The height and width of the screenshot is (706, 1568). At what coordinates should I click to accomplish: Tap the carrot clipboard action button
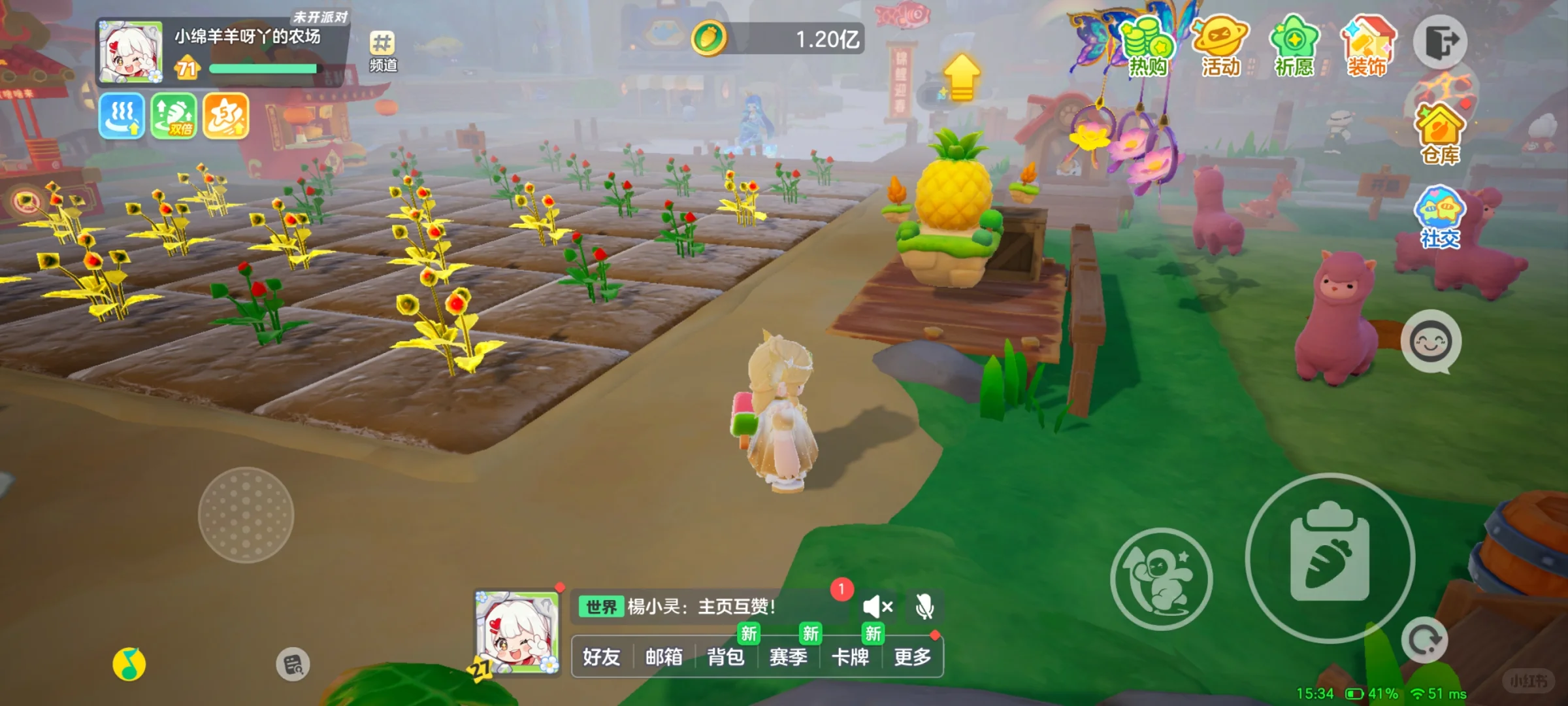pyautogui.click(x=1330, y=558)
